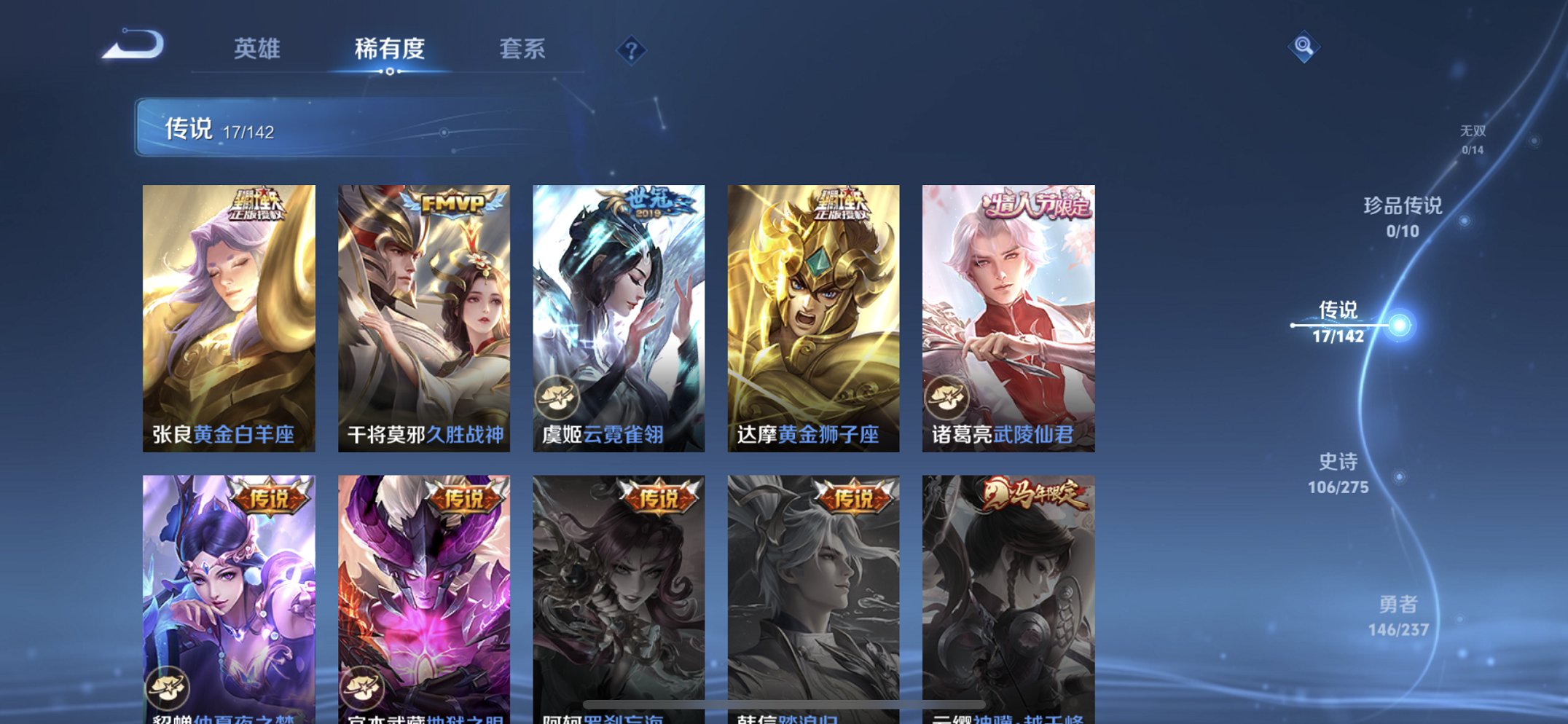
Task: Click the badge icon on 虞姬云霓雀翎 card
Action: pos(557,397)
